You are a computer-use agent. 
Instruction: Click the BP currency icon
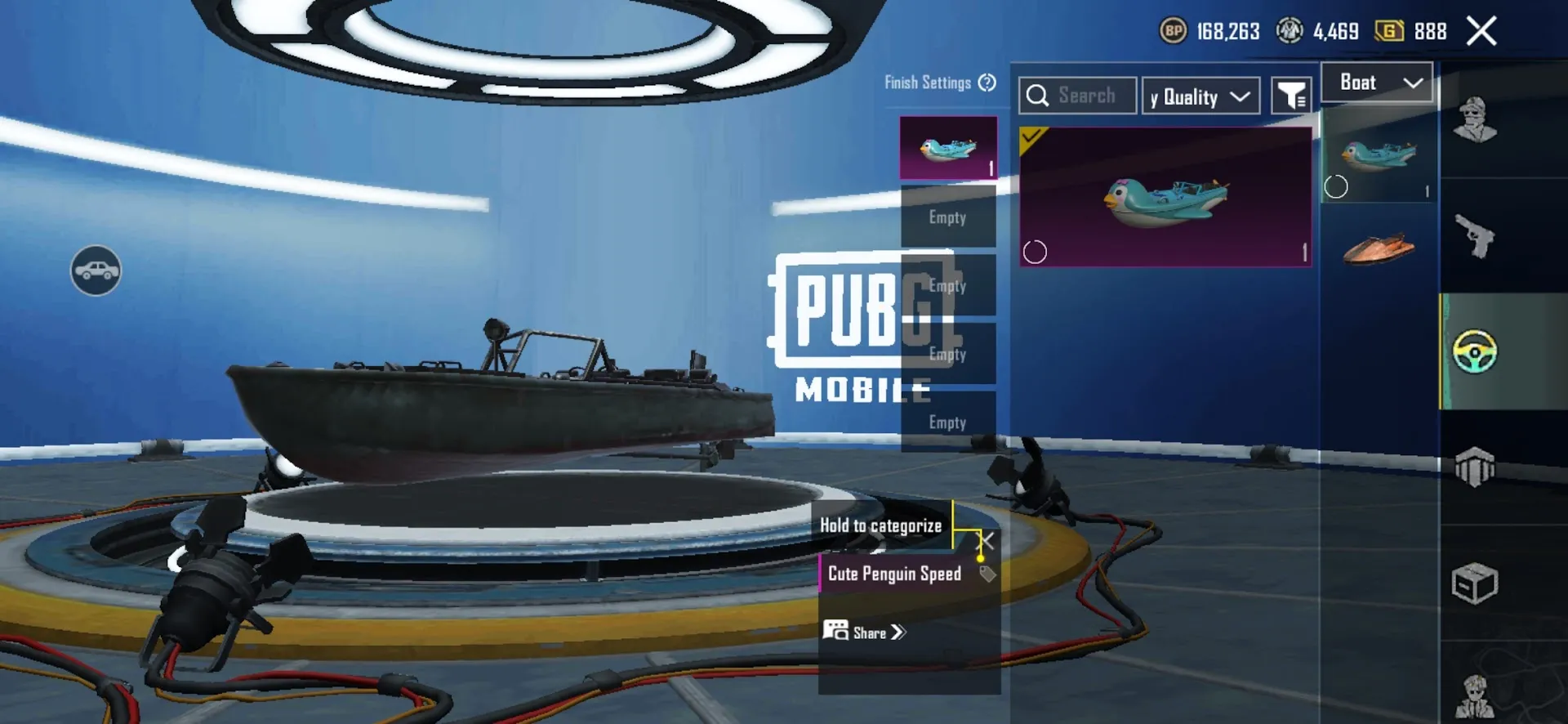click(1174, 32)
